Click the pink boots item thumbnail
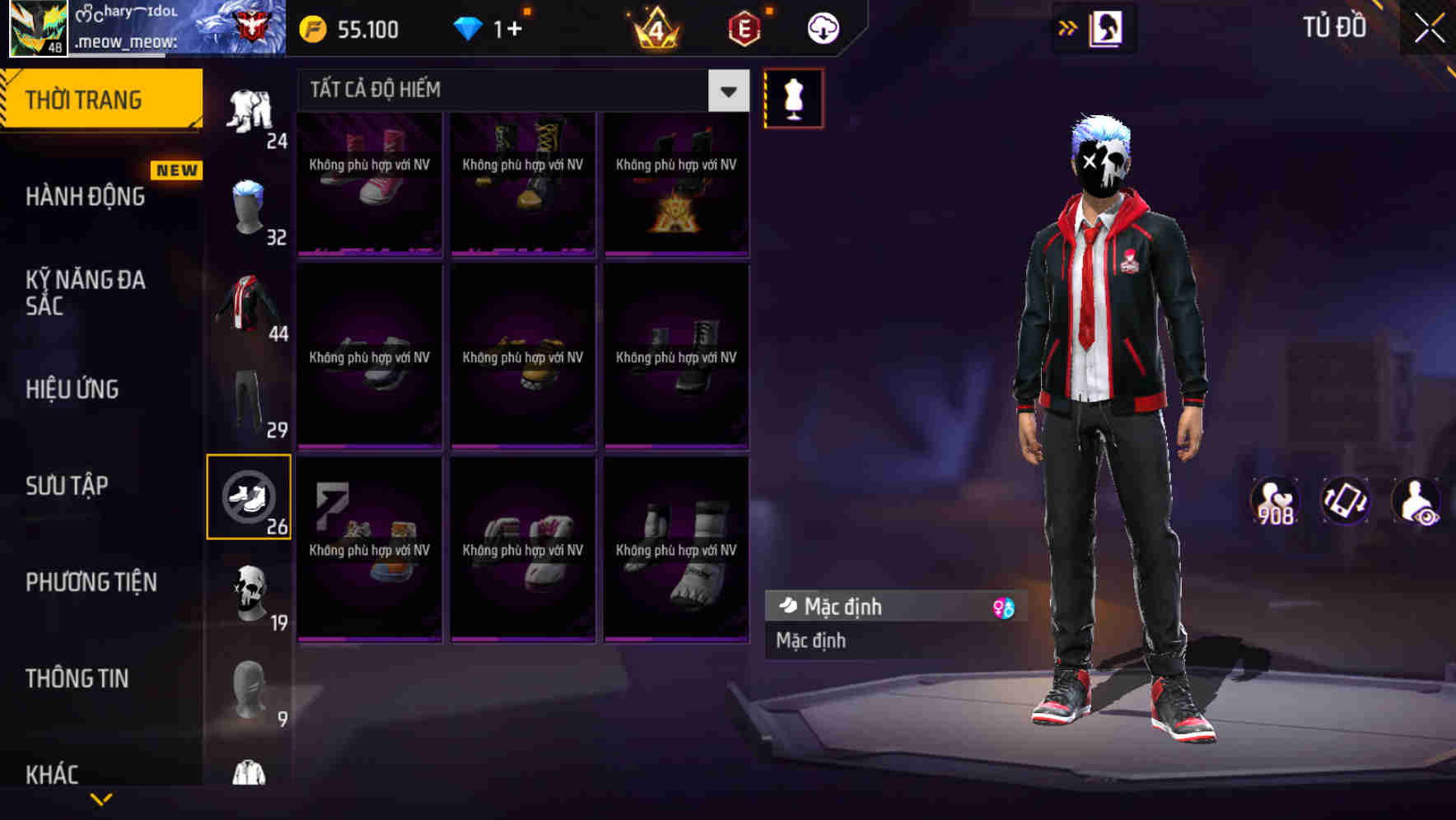Image resolution: width=1456 pixels, height=820 pixels. (x=369, y=185)
